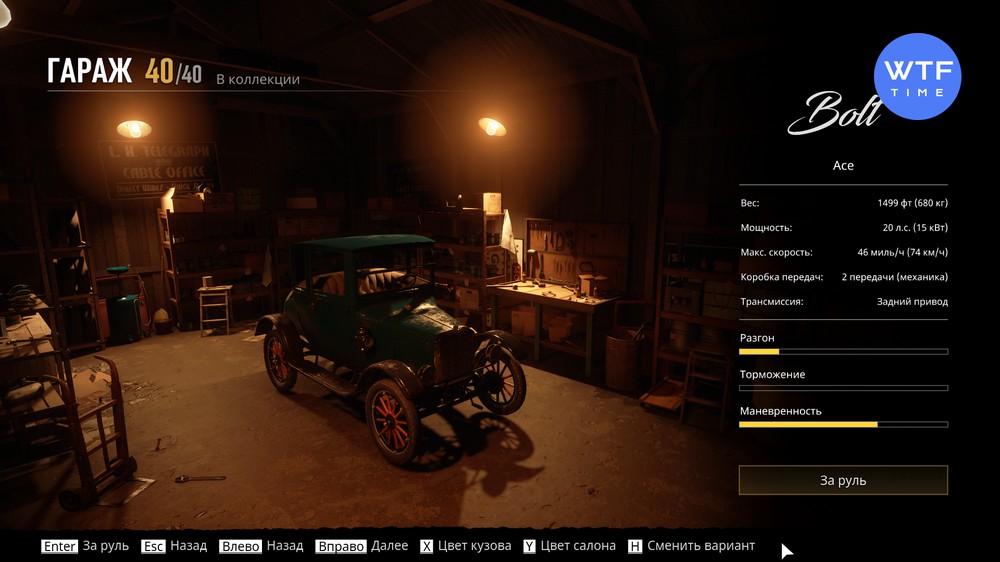1000x562 pixels.
Task: Select Цвет салона in the bottom bar
Action: (568, 546)
